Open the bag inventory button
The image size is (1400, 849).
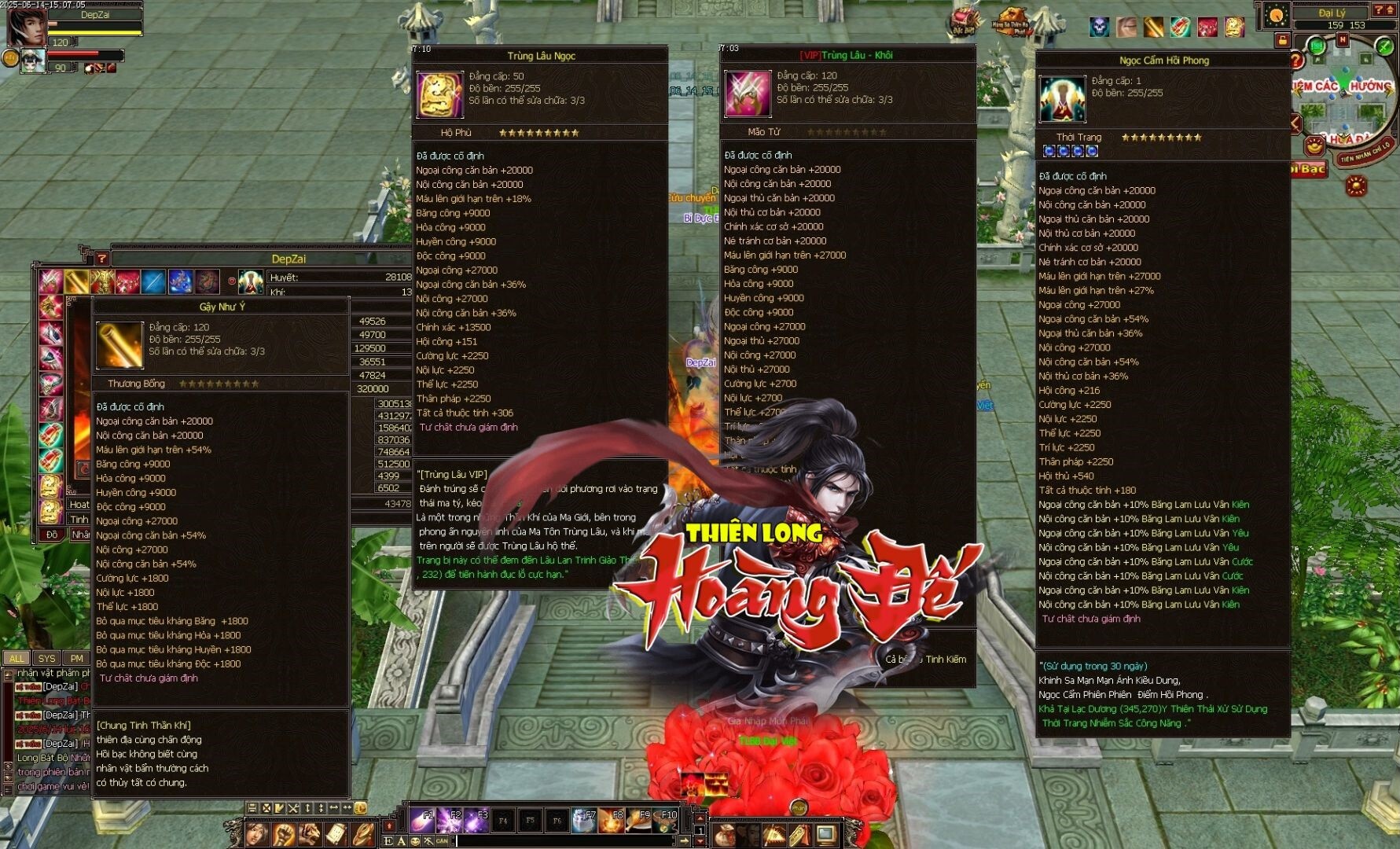(x=725, y=833)
